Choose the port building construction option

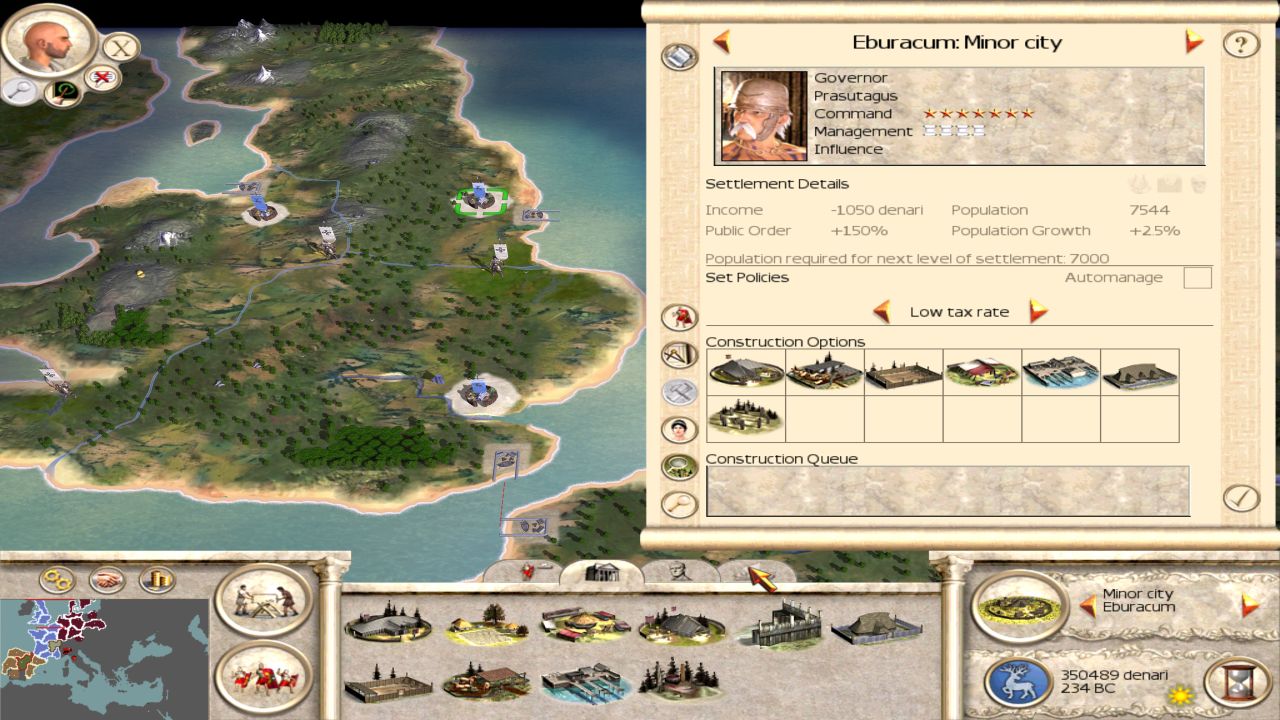1061,372
